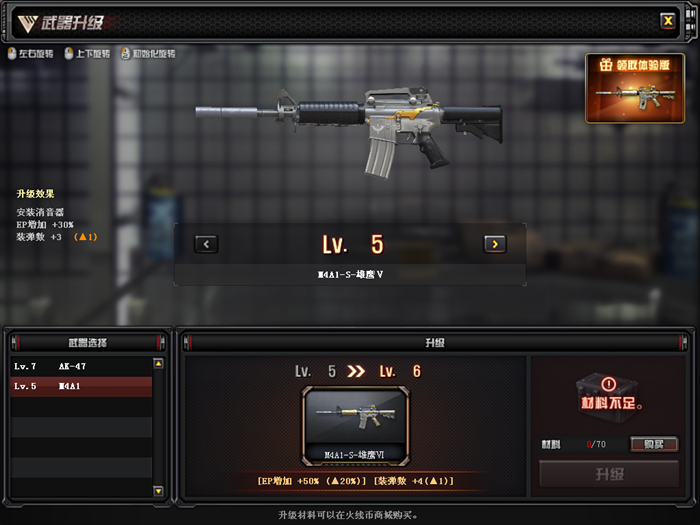Click the 升级 upgrade button
This screenshot has height=525, width=700.
point(608,474)
